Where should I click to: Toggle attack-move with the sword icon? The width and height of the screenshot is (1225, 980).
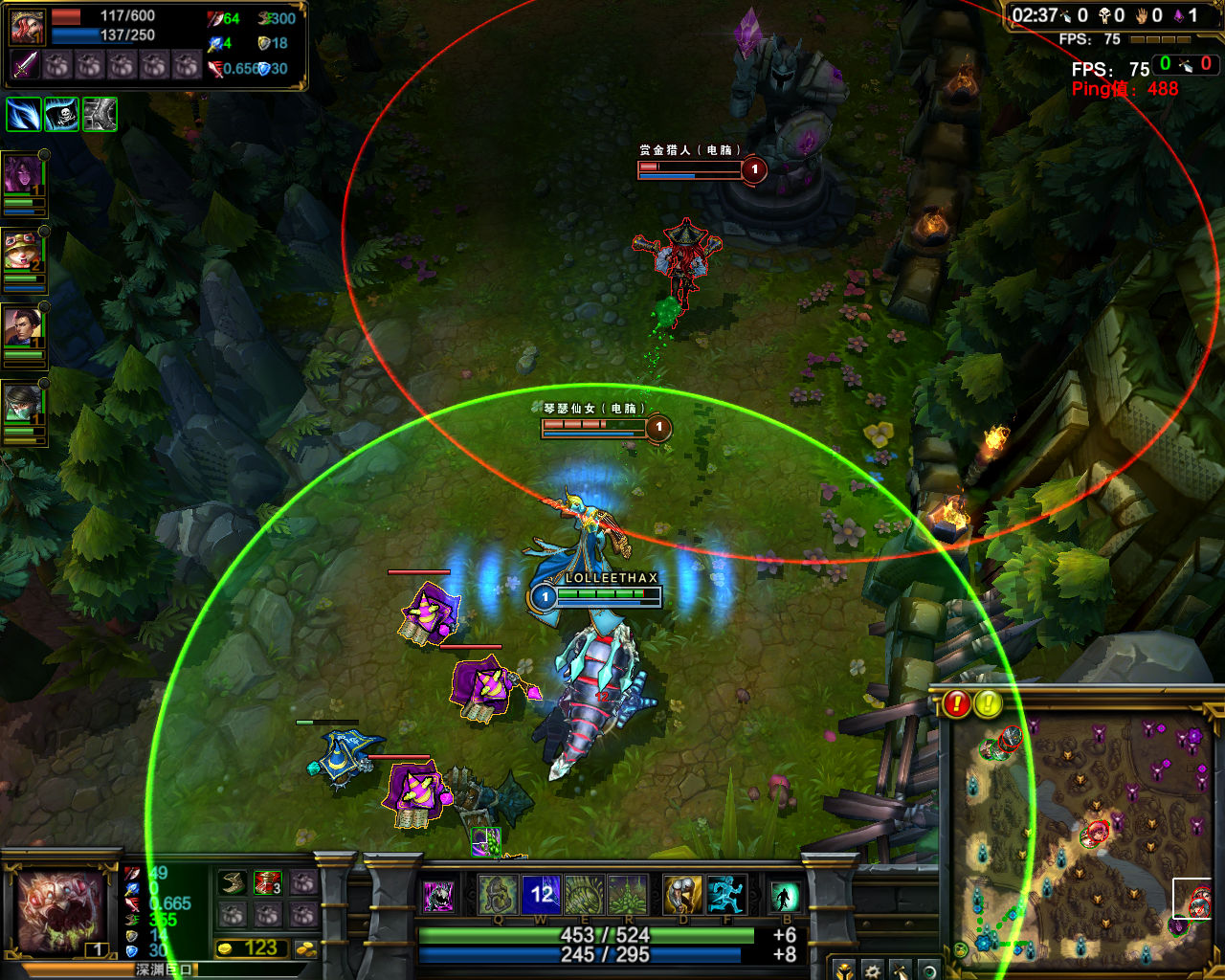tap(901, 971)
